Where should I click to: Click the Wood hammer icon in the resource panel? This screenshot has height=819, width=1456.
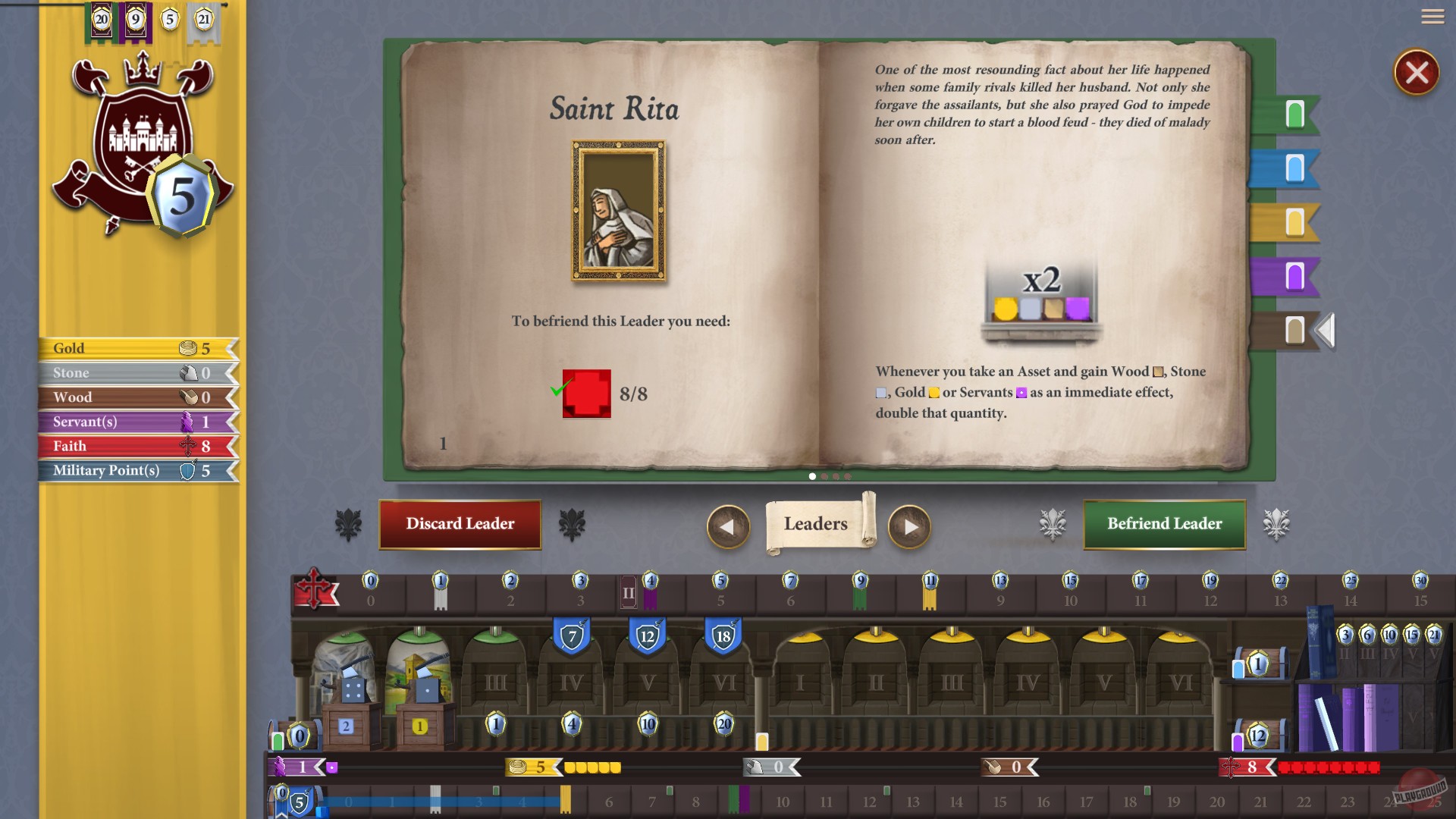point(187,397)
